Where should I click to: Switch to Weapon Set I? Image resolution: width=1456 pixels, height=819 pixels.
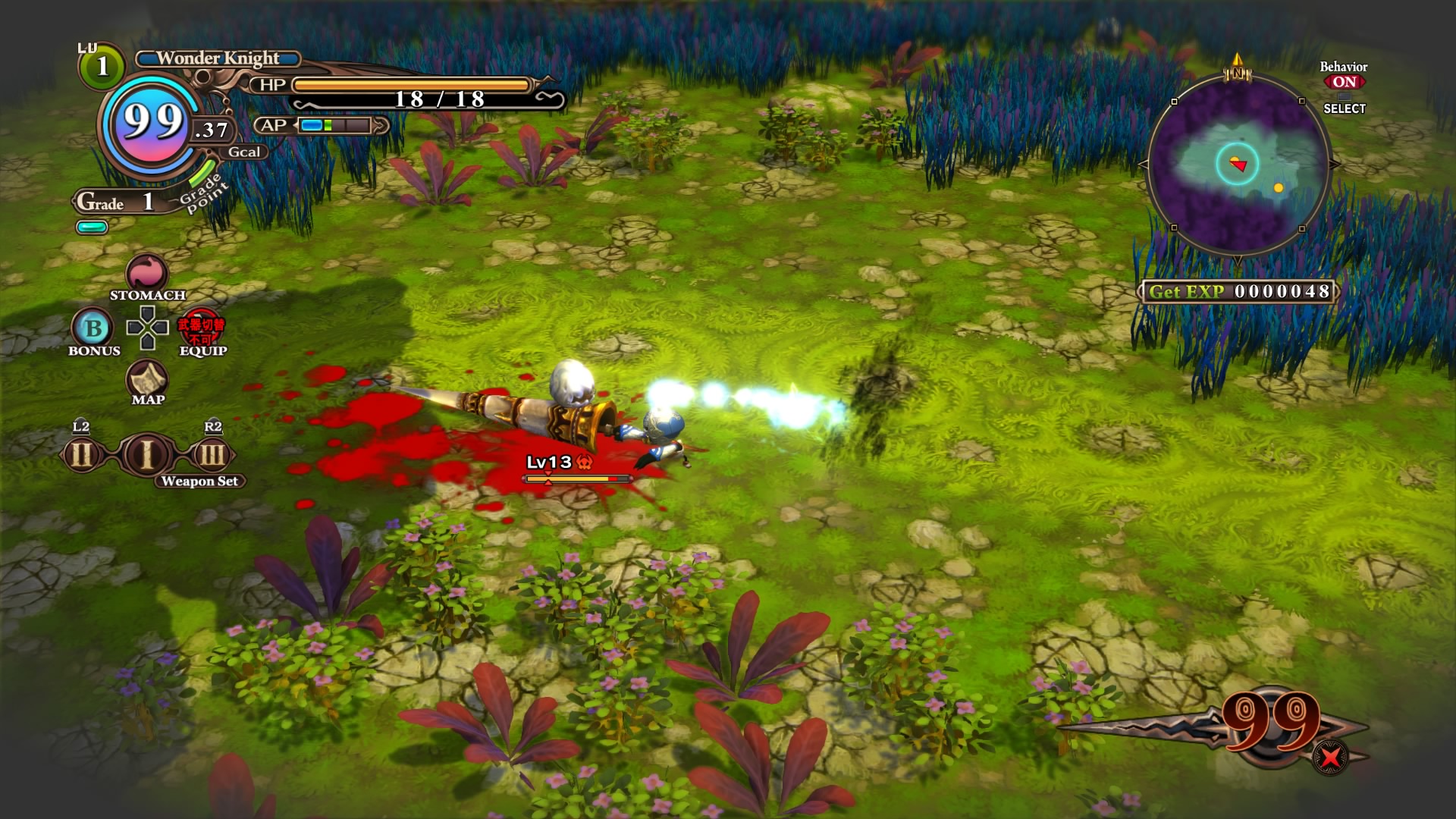[x=147, y=455]
